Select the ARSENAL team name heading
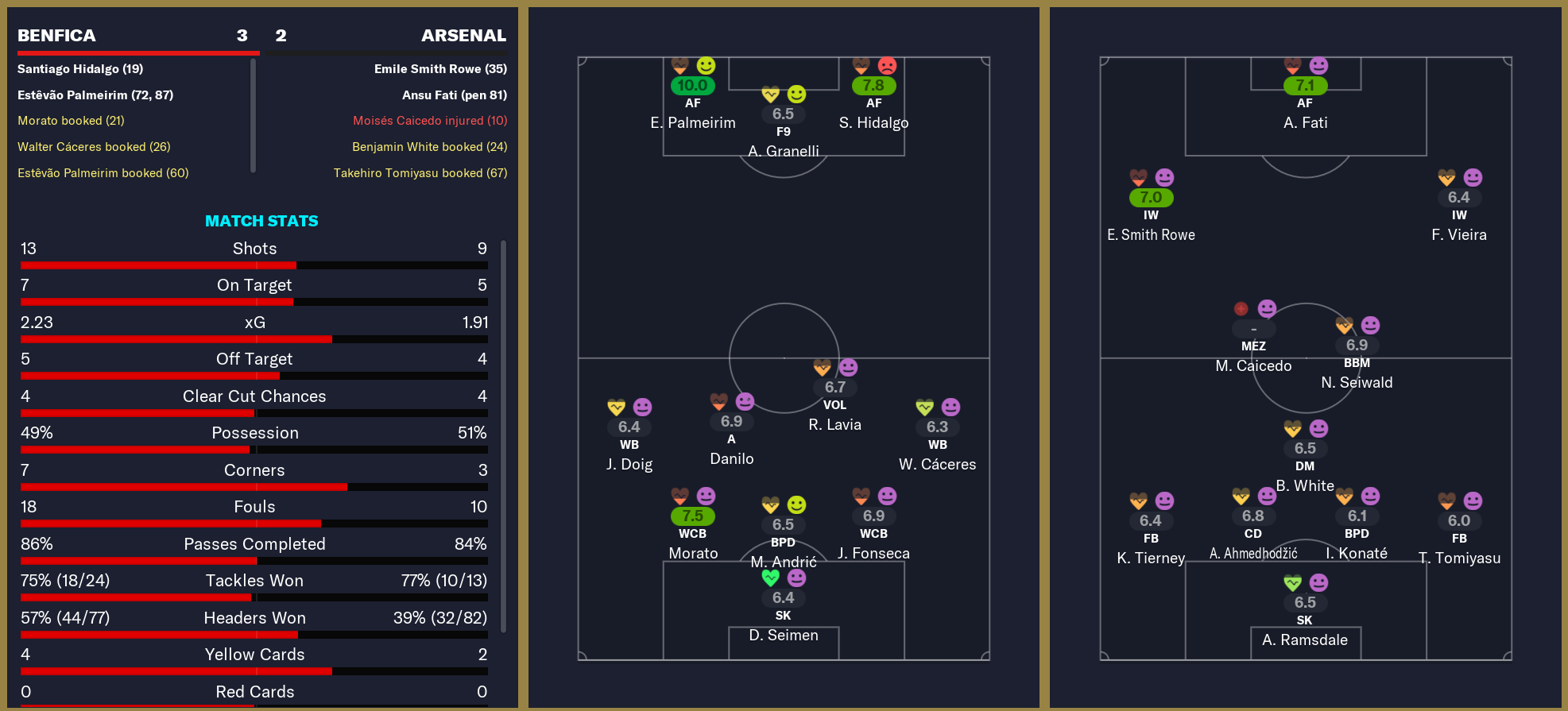 (463, 35)
